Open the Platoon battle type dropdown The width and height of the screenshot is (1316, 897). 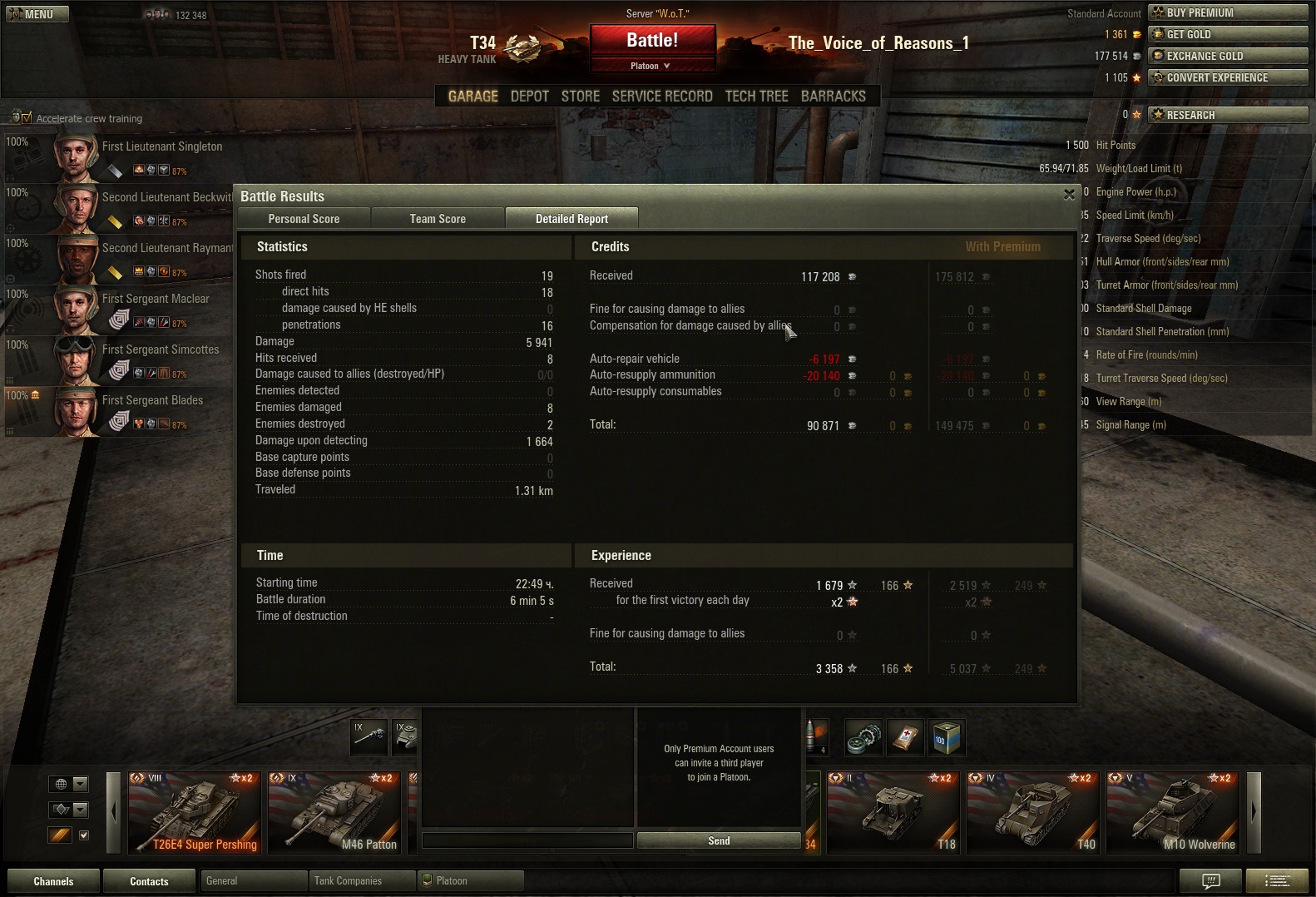point(652,66)
